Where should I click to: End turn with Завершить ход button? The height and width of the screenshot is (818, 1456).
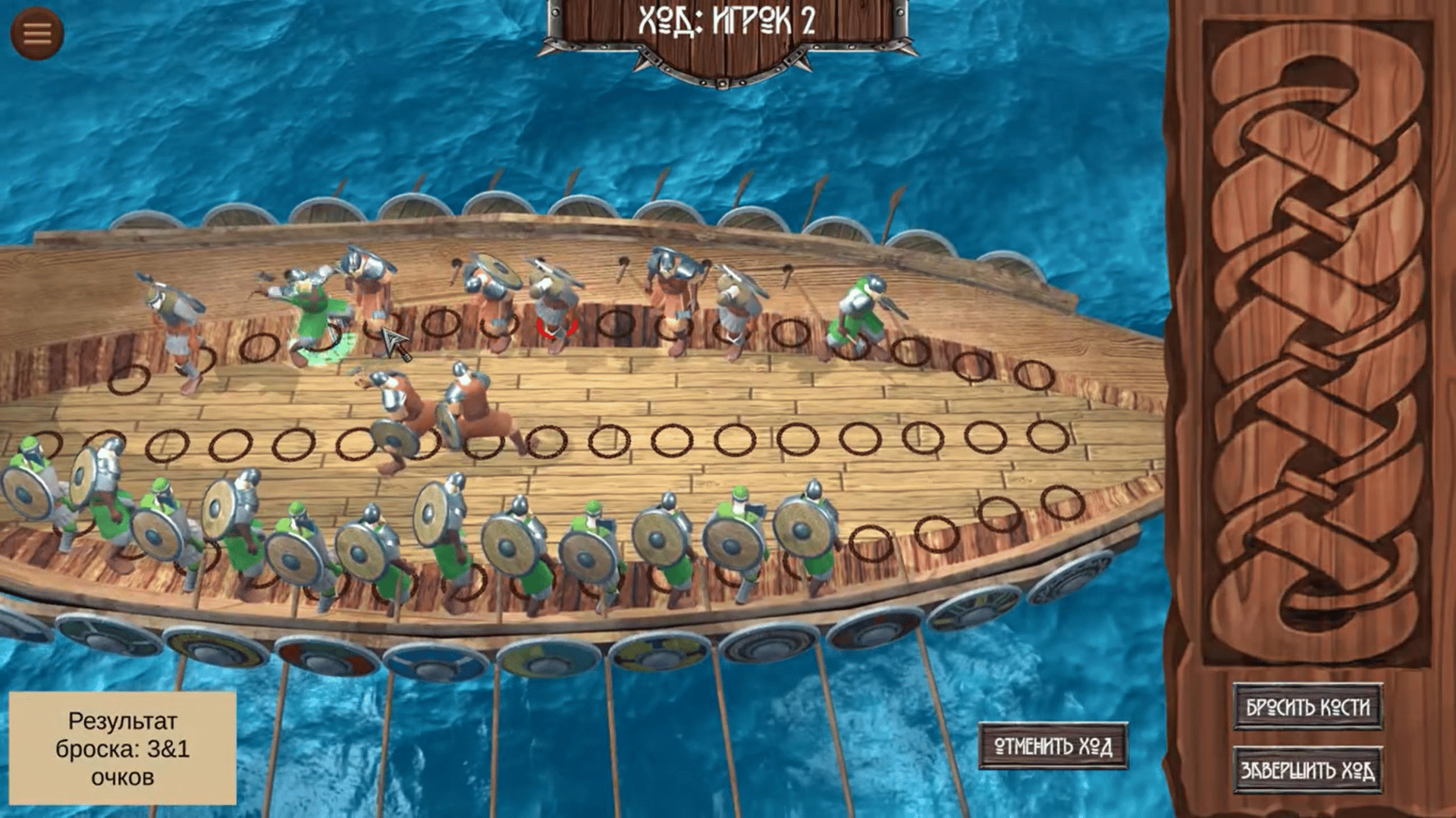[x=1307, y=770]
